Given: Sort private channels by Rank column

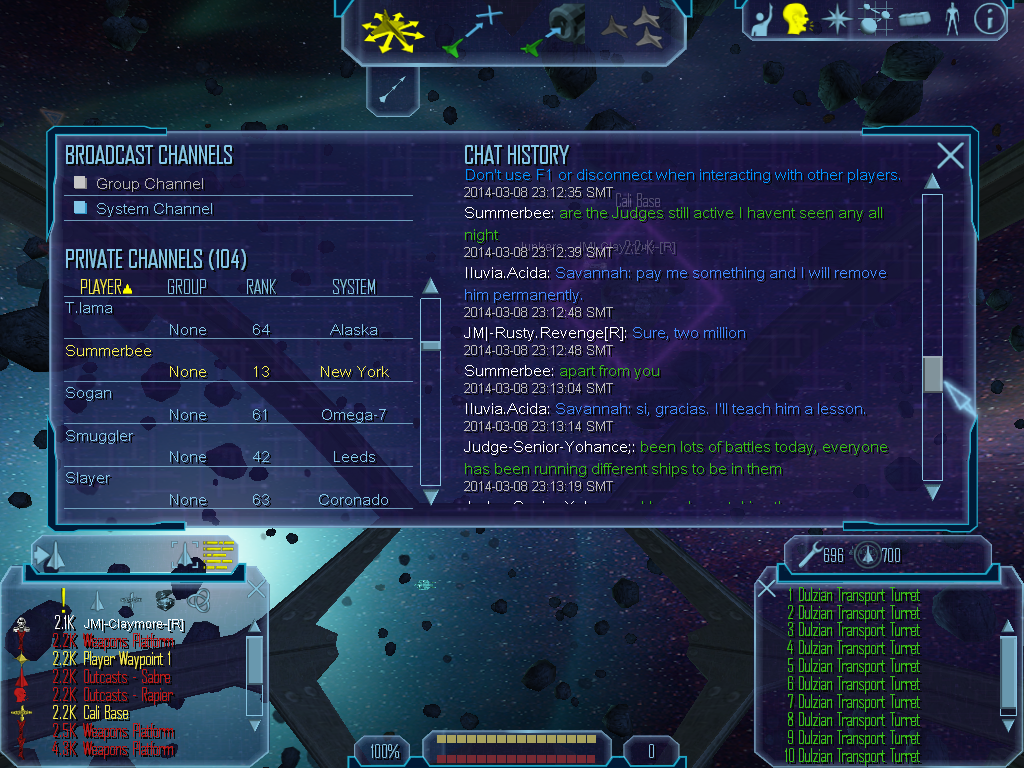Looking at the screenshot, I should [x=261, y=287].
